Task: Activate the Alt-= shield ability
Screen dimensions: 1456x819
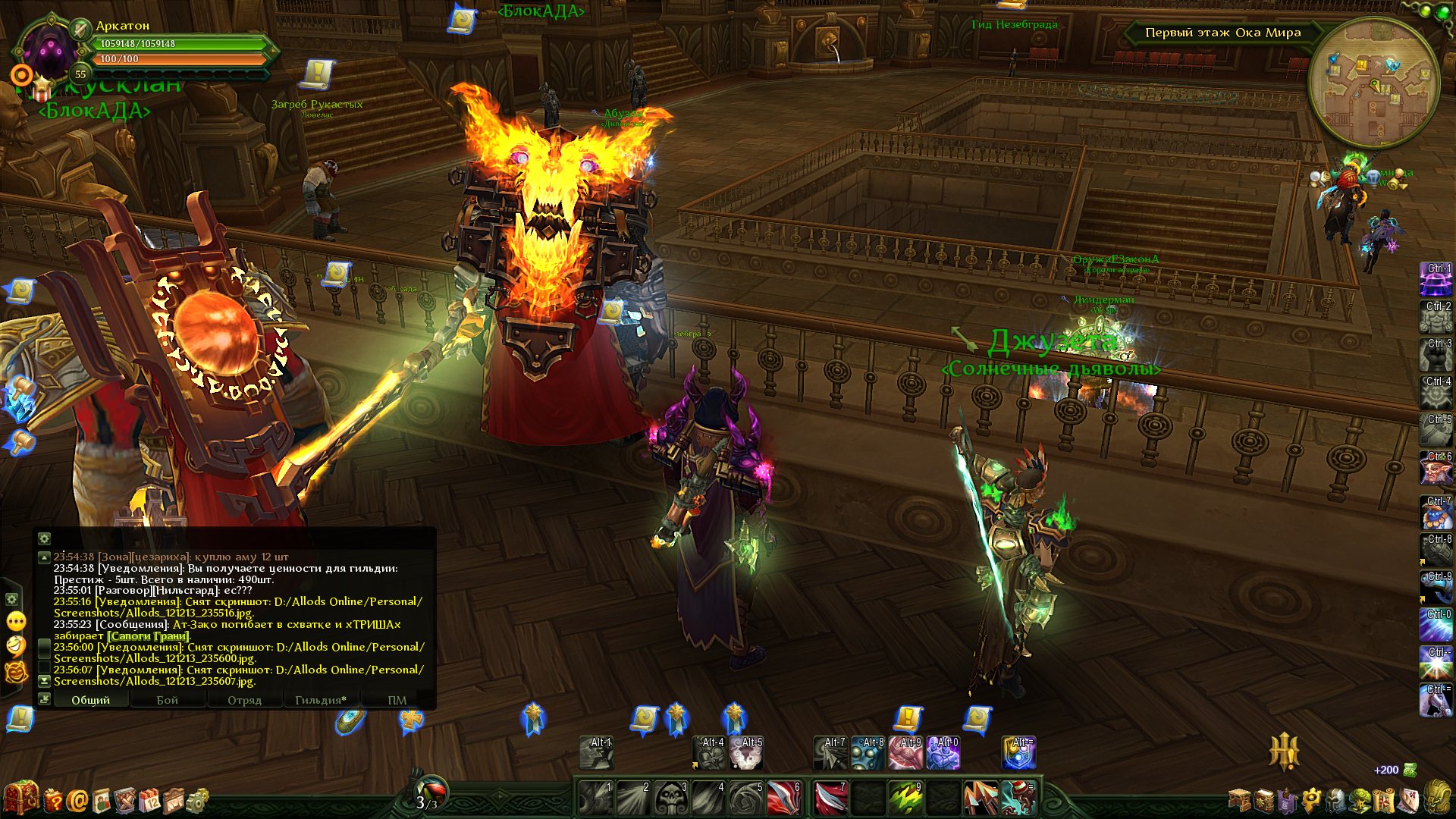Action: [1018, 753]
